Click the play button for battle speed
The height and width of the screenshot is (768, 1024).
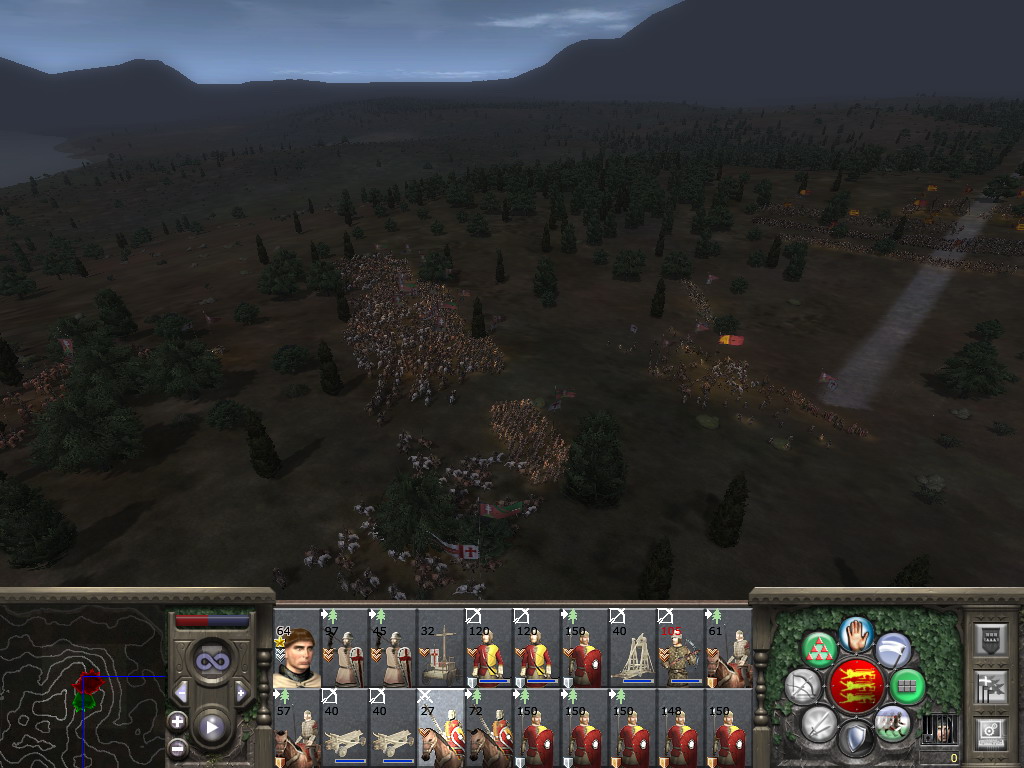211,727
